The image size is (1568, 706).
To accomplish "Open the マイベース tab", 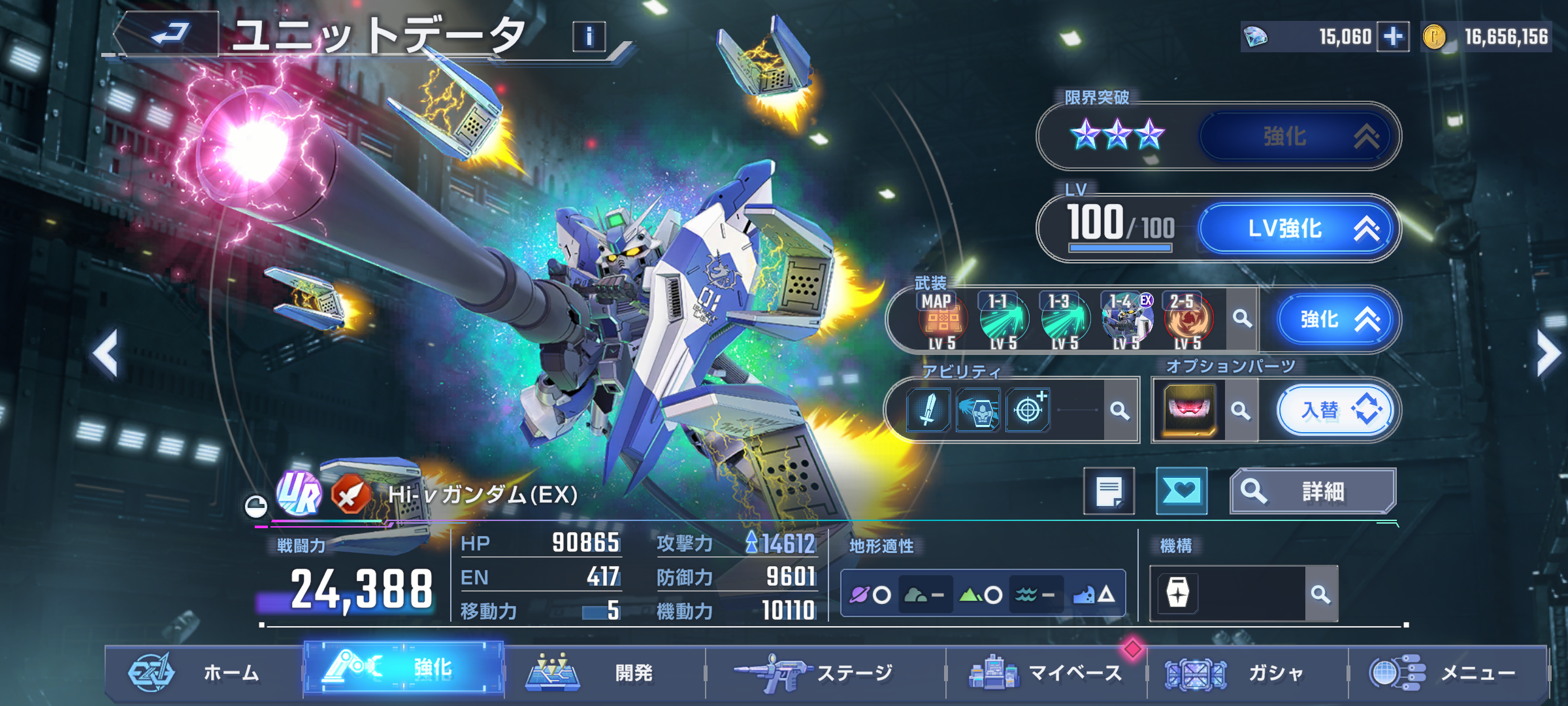I will (1046, 672).
